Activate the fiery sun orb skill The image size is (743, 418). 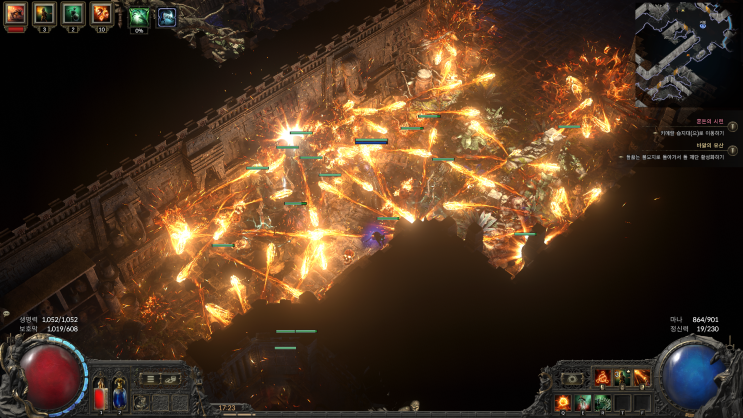[565, 402]
